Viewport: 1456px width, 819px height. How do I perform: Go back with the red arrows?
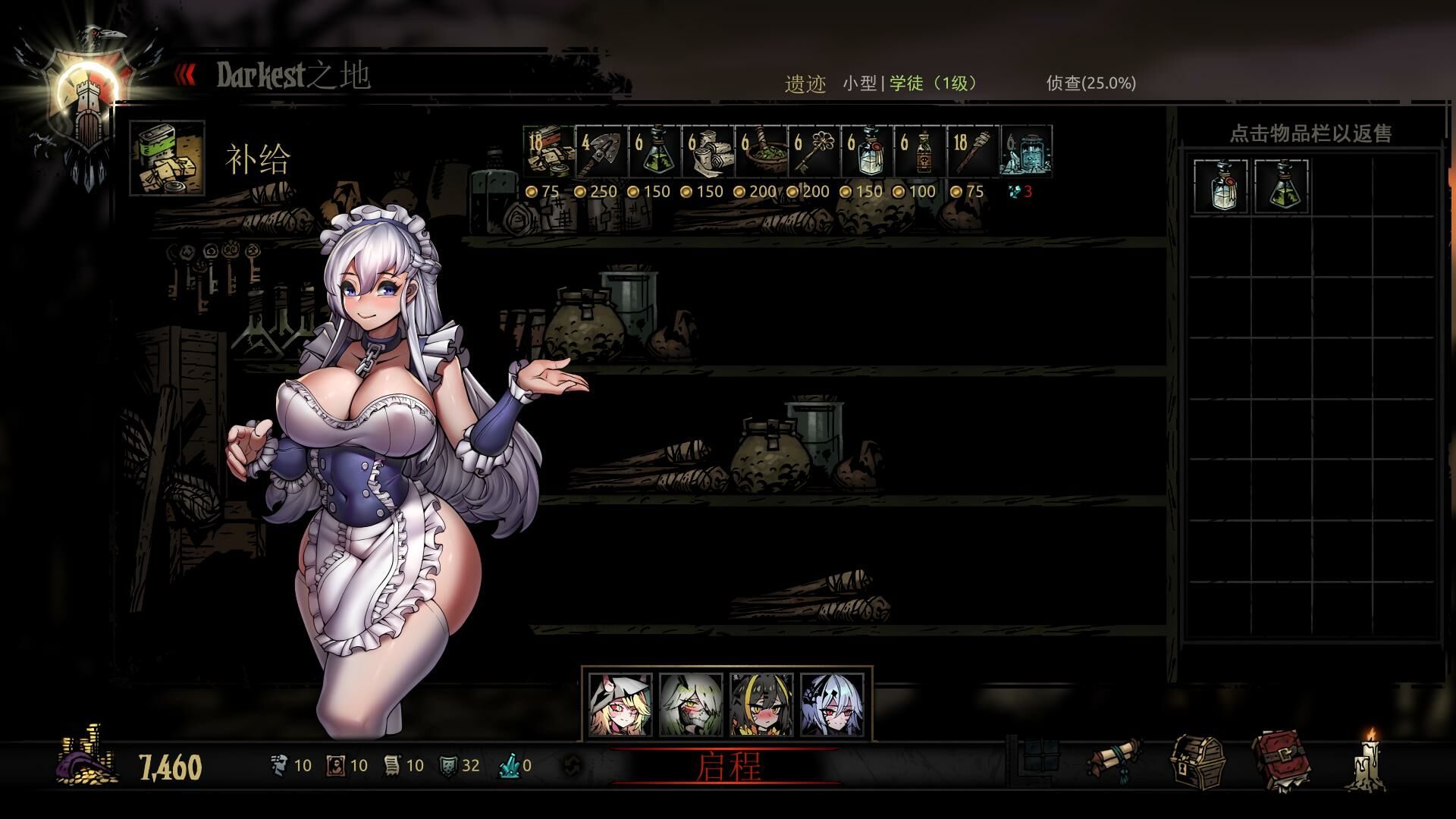(x=186, y=74)
